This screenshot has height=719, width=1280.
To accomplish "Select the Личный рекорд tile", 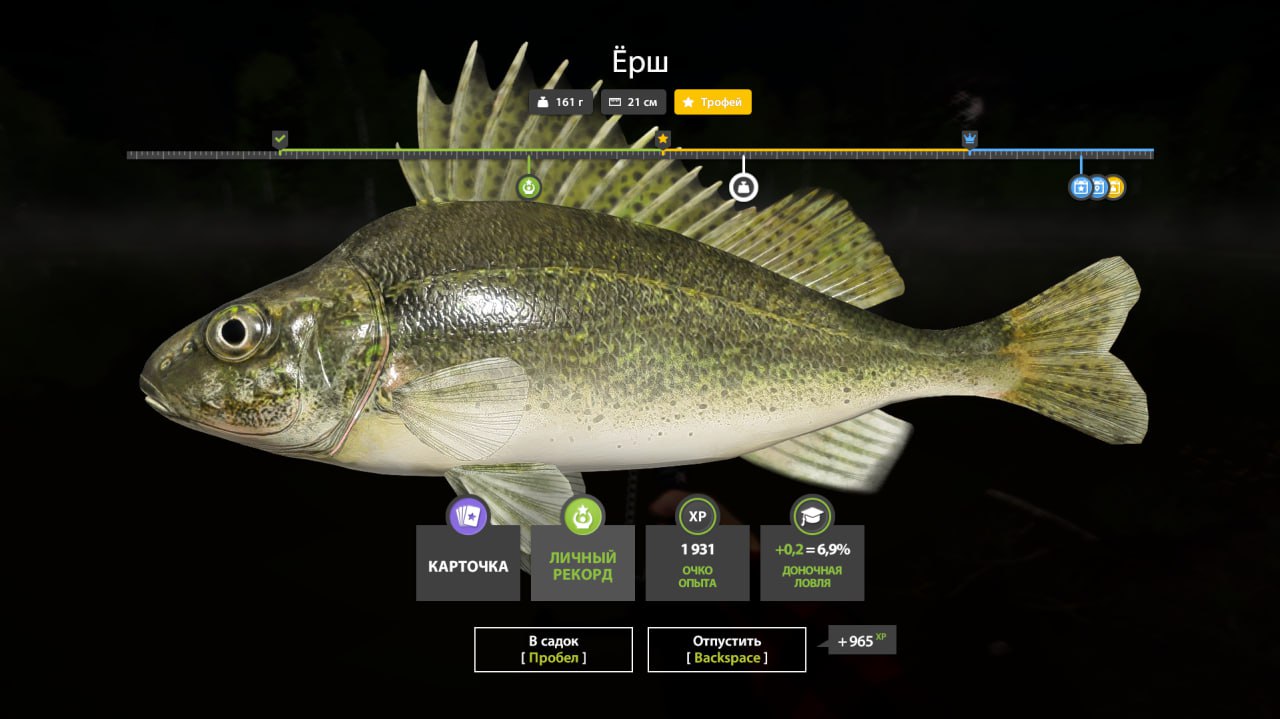I will tap(583, 563).
